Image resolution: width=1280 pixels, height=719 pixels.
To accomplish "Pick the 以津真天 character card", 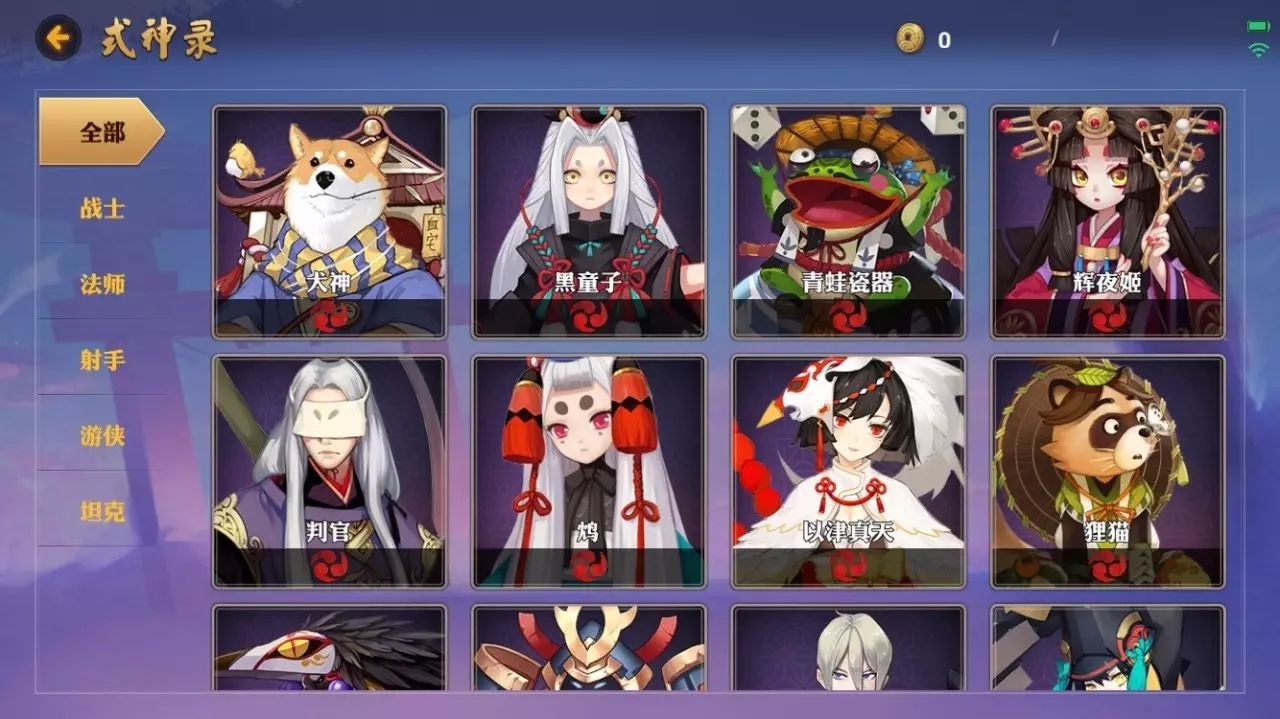I will 848,472.
